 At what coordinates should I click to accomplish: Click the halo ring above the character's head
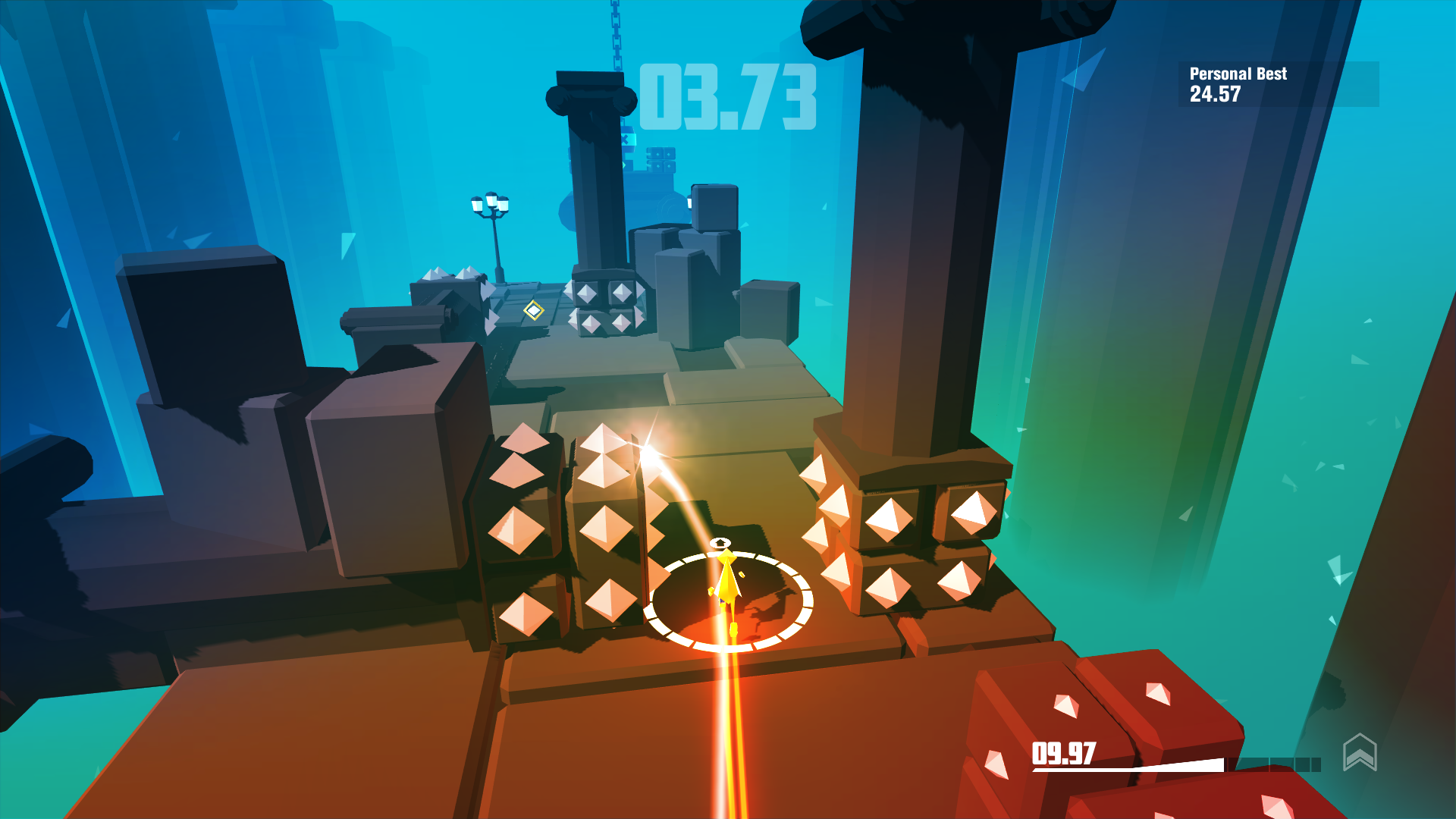point(722,542)
